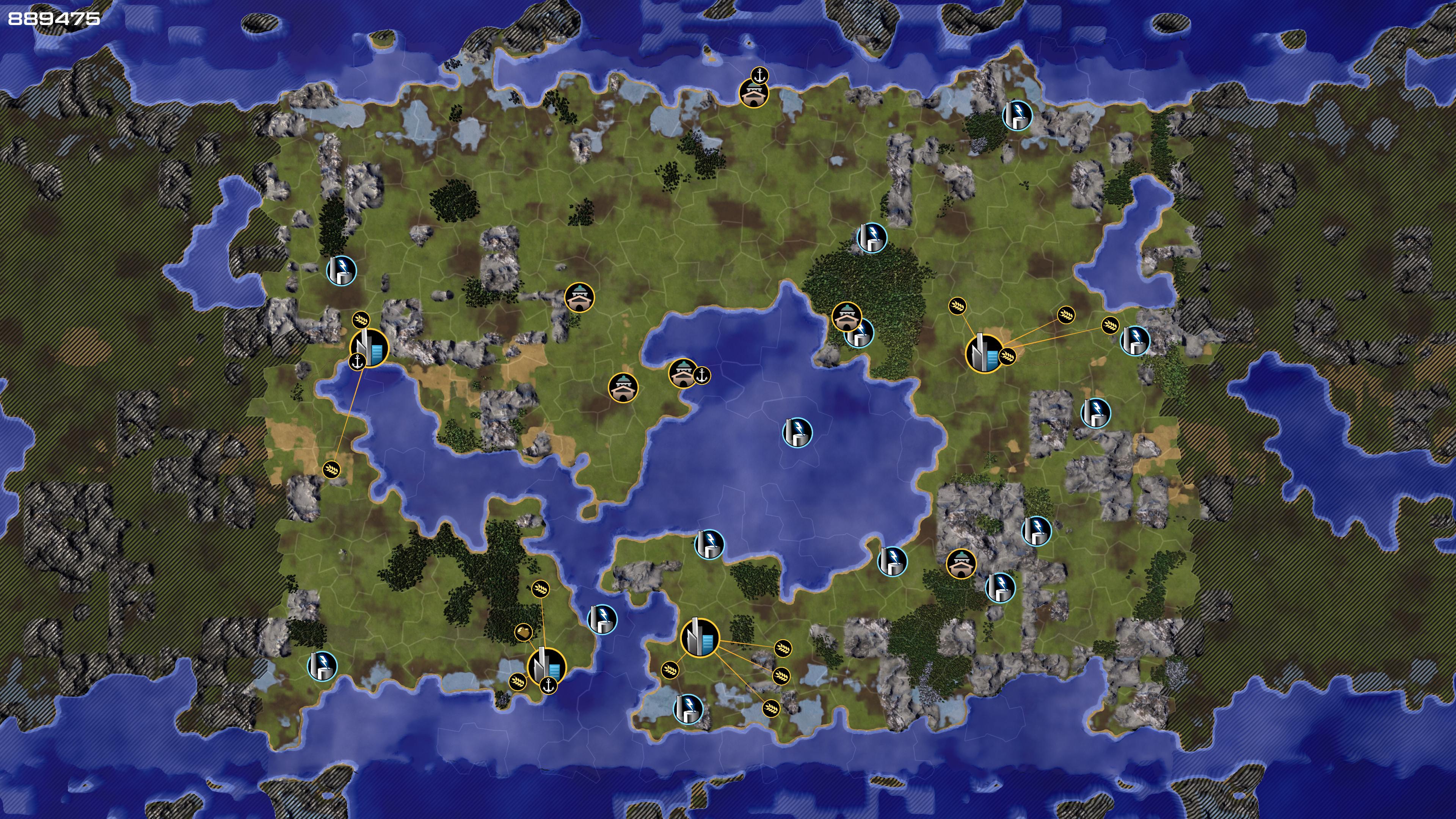This screenshot has height=819, width=1456.
Task: Click the anchor marker on the northern coast
Action: click(x=759, y=75)
